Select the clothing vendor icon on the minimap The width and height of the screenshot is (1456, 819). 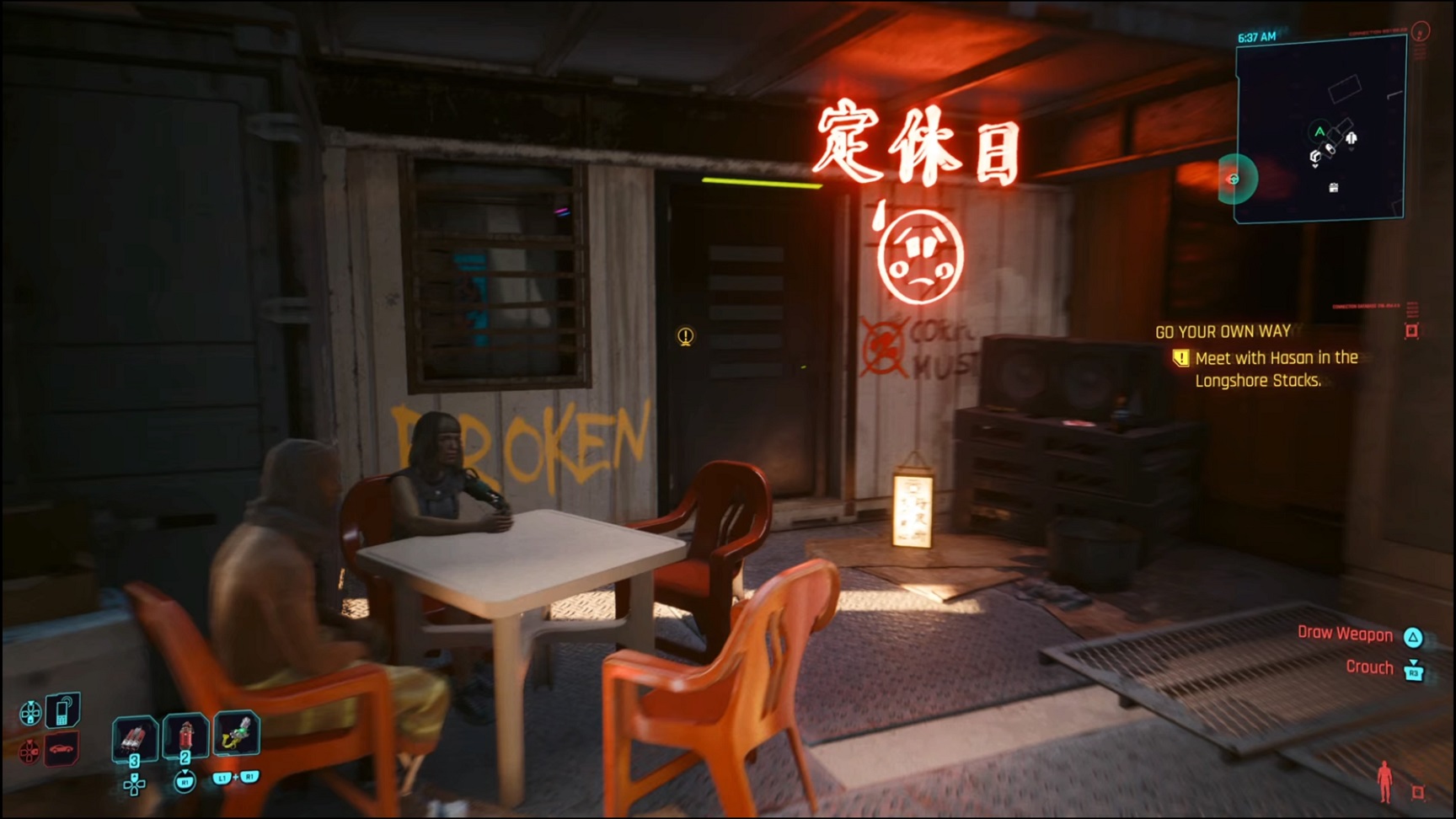(1352, 138)
